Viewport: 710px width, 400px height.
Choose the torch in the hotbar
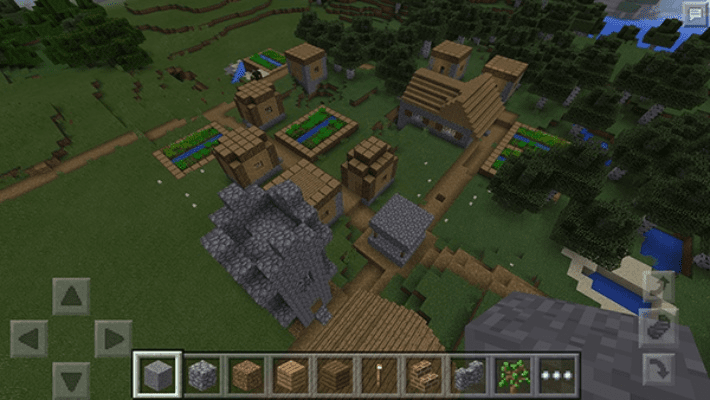(380, 375)
